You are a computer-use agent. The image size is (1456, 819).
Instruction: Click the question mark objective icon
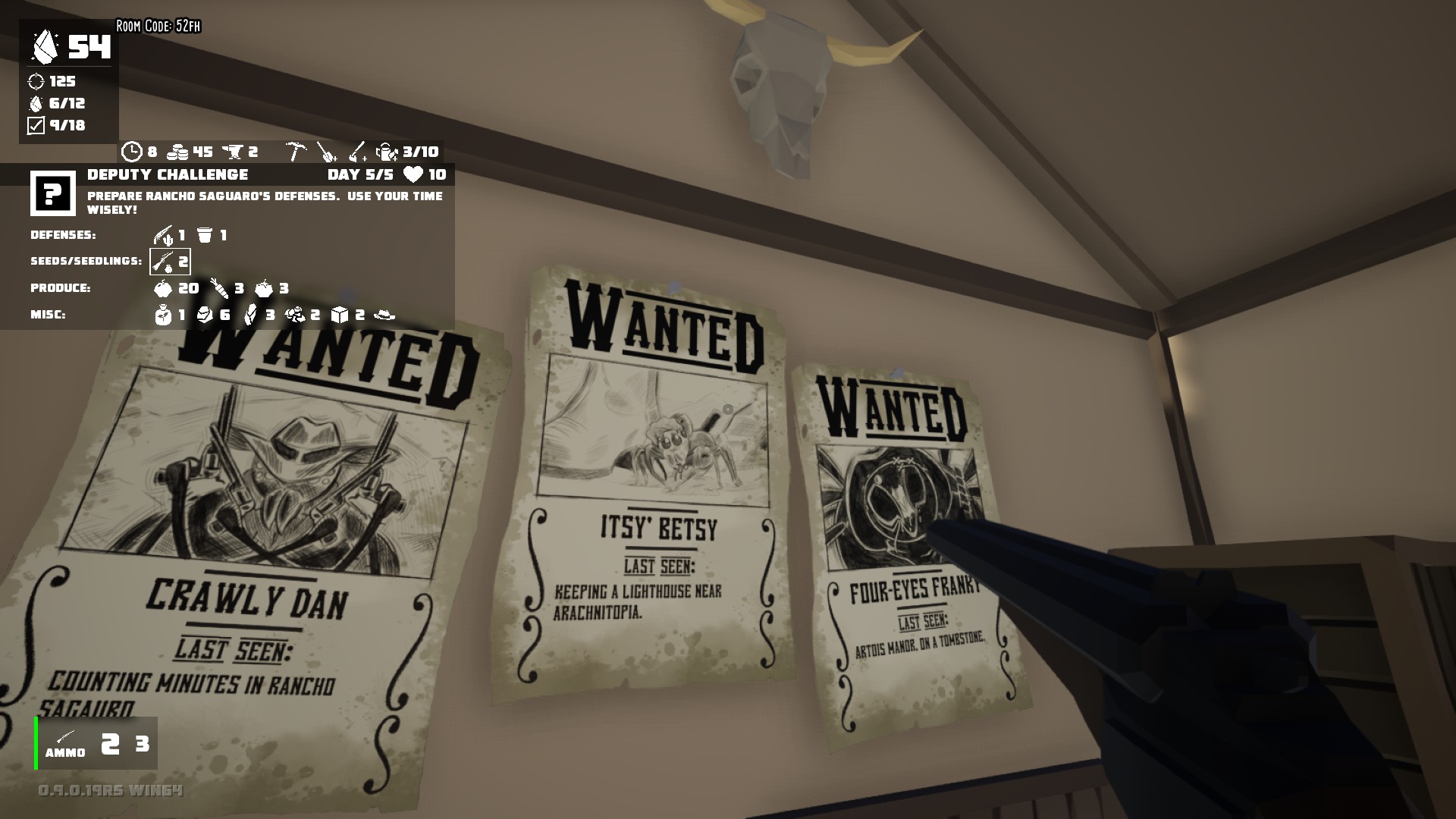tap(52, 193)
